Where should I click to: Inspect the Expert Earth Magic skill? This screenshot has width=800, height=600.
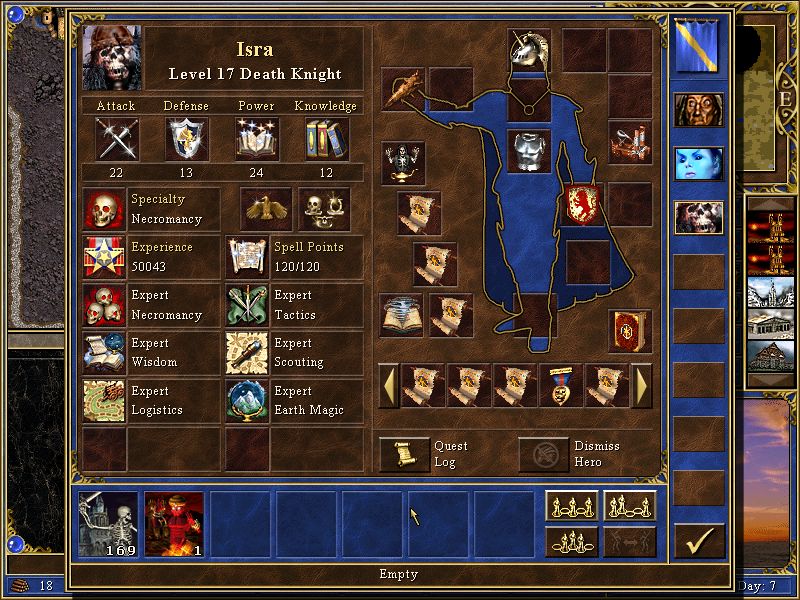(248, 401)
